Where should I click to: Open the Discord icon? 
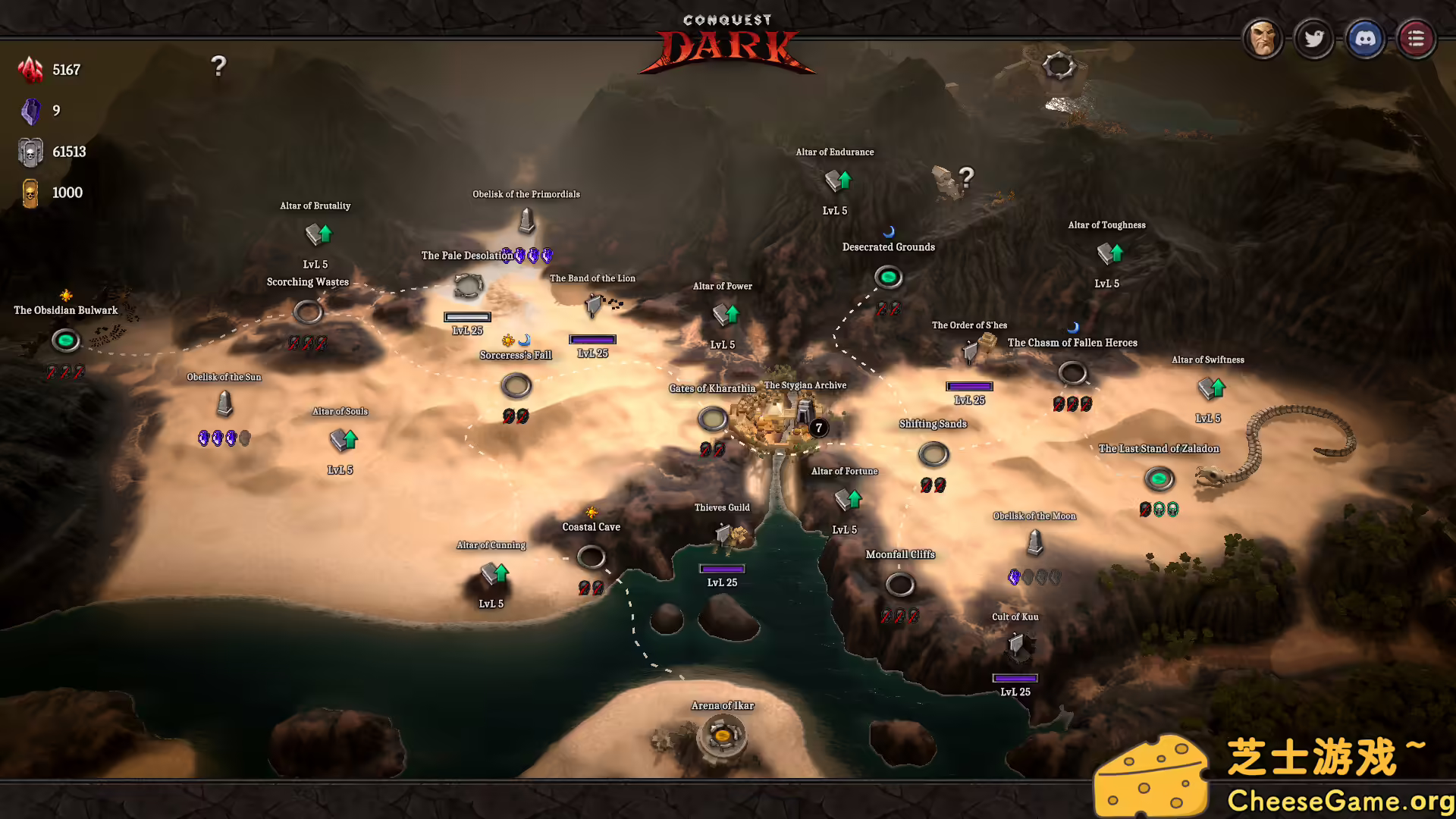[x=1366, y=38]
